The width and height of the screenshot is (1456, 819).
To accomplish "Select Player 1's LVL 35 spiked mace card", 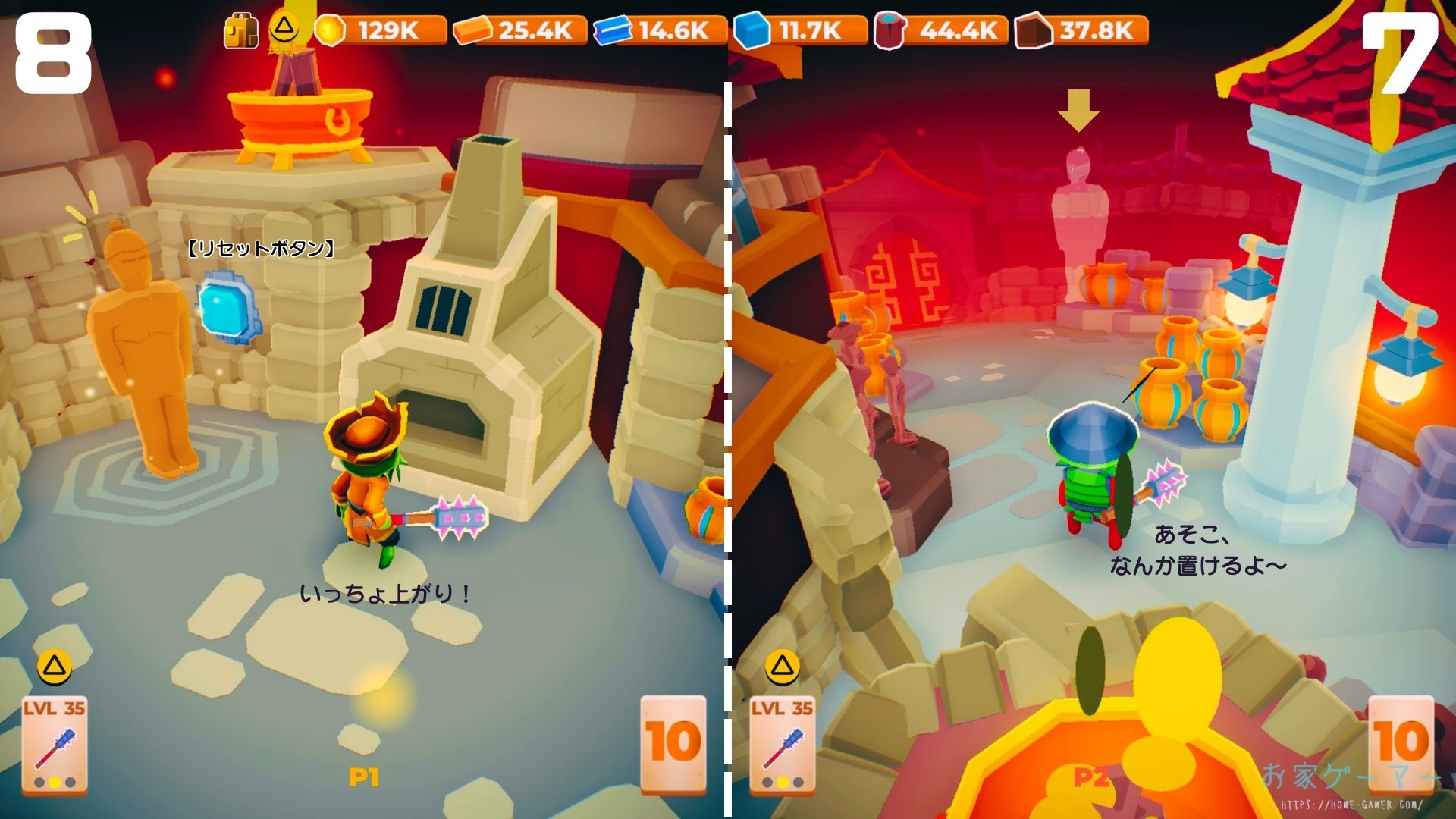I will [55, 745].
